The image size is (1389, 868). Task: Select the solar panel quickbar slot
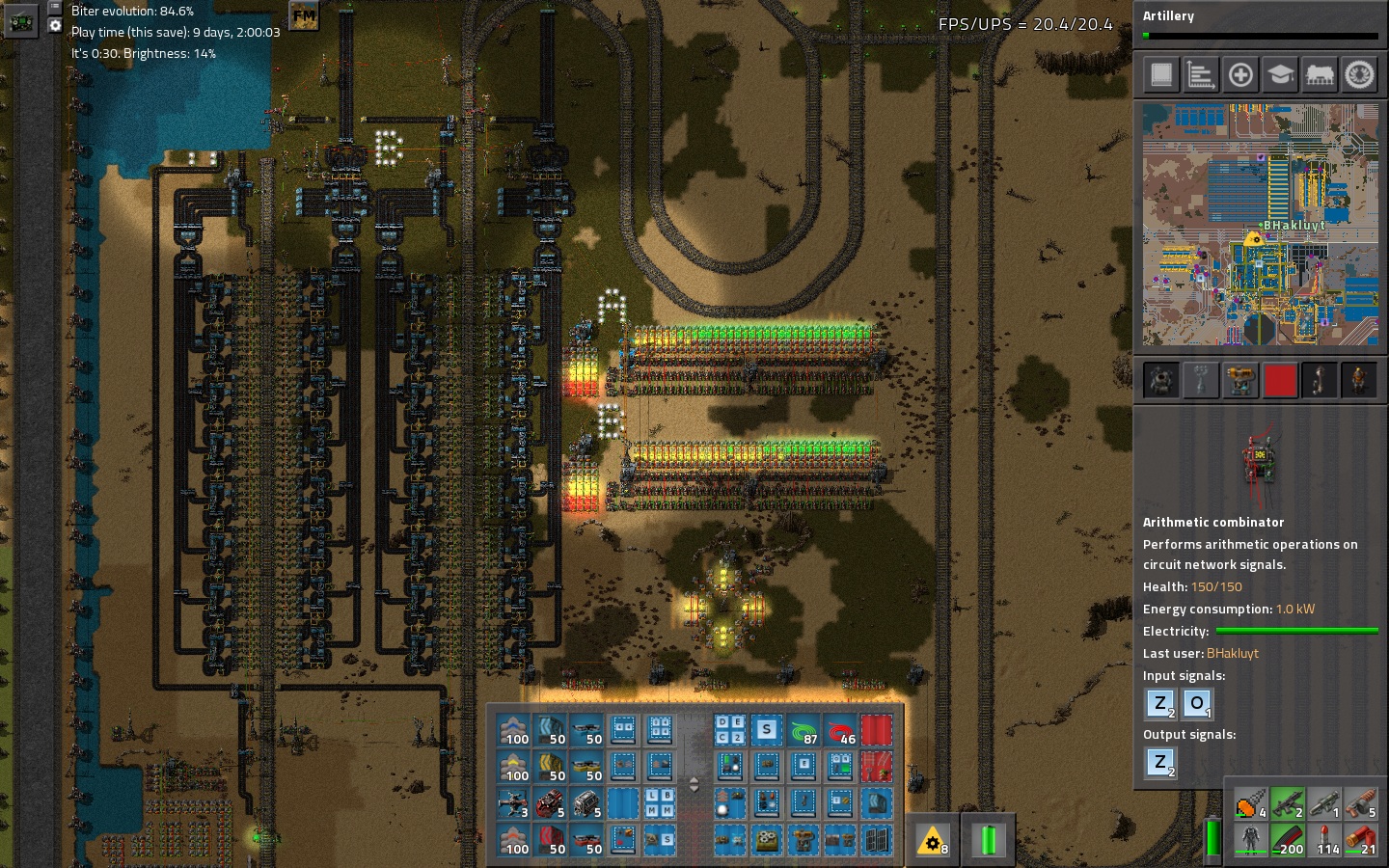point(876,840)
